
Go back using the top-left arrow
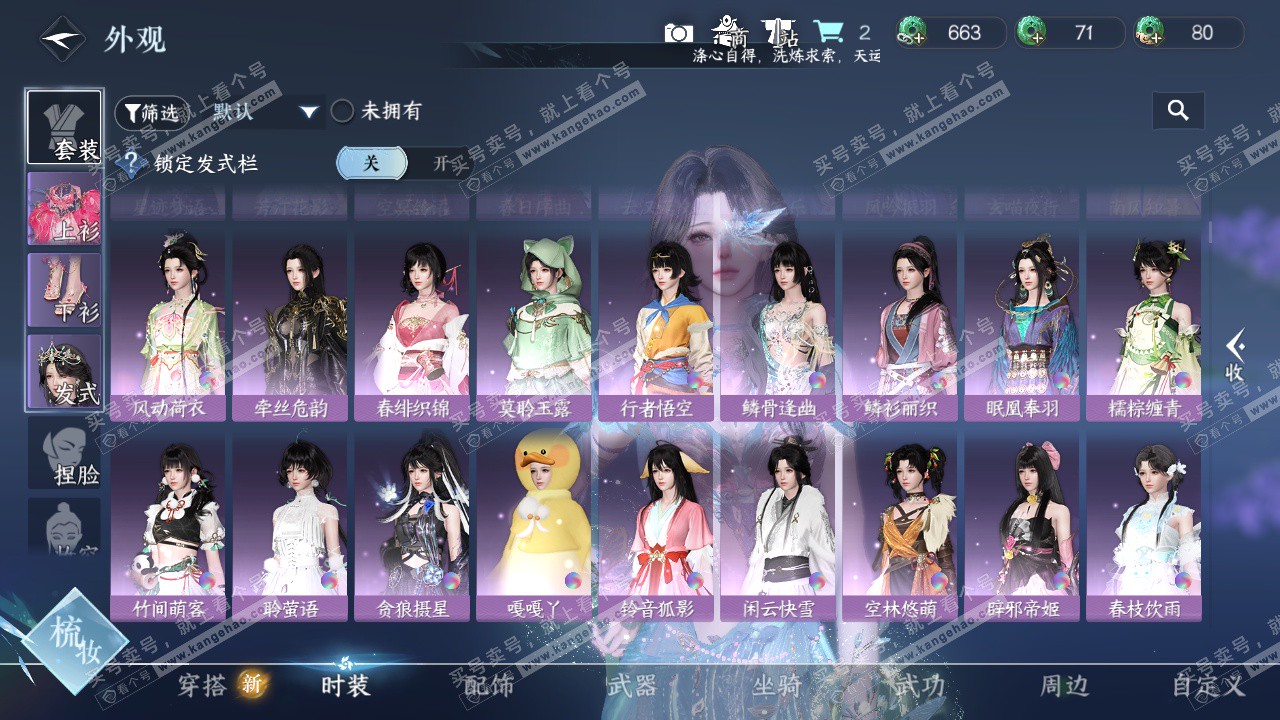click(x=62, y=39)
